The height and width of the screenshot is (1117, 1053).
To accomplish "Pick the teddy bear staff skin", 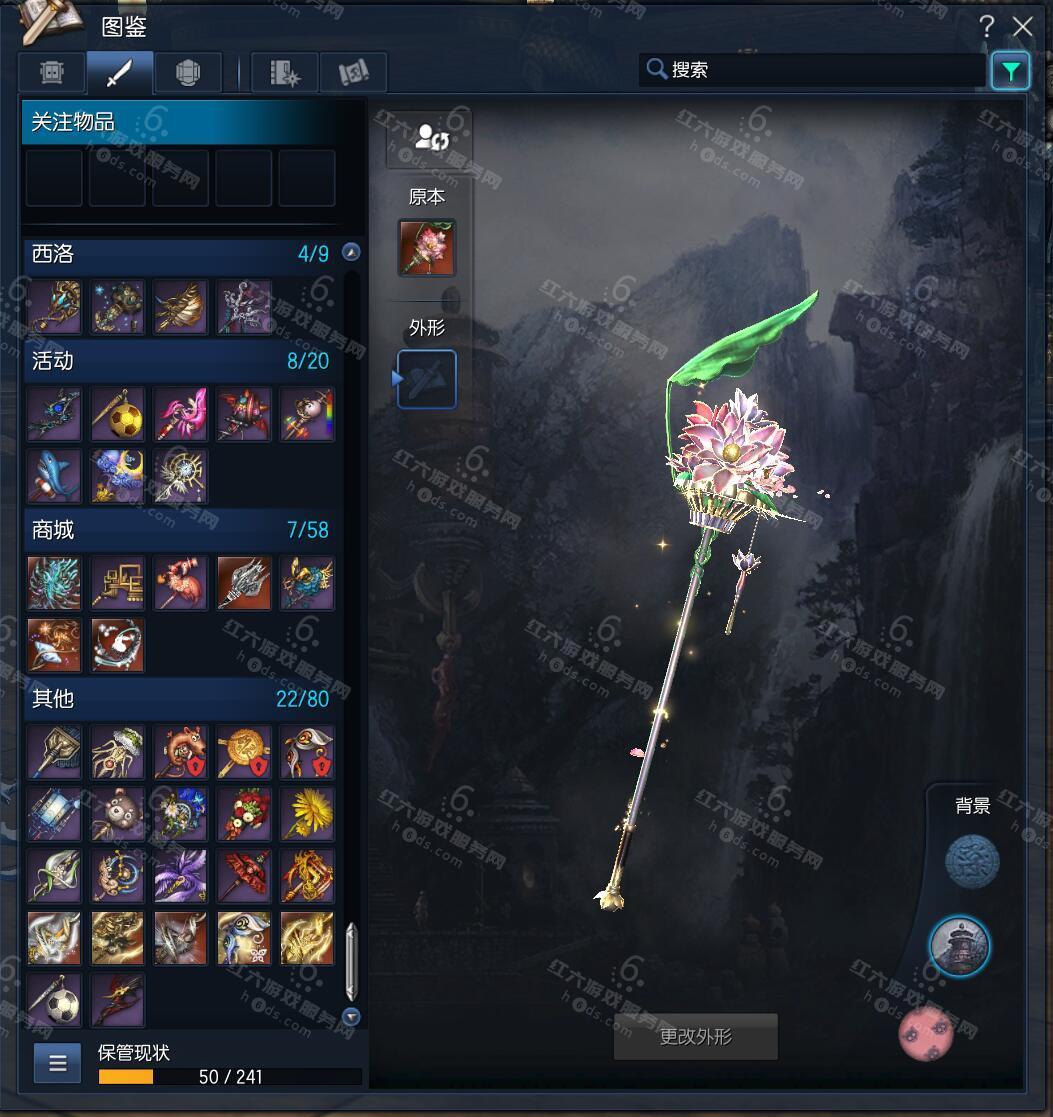I will [118, 814].
